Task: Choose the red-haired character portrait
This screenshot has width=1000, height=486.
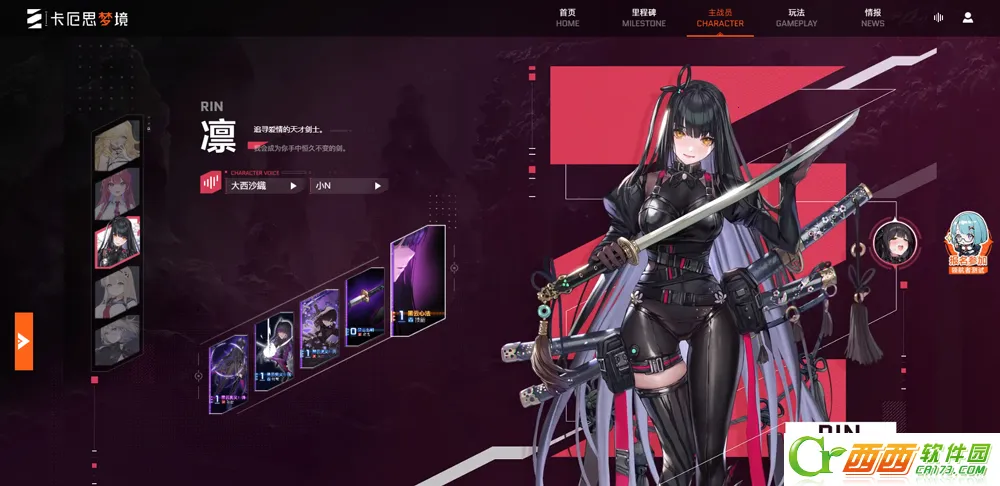Action: 117,196
